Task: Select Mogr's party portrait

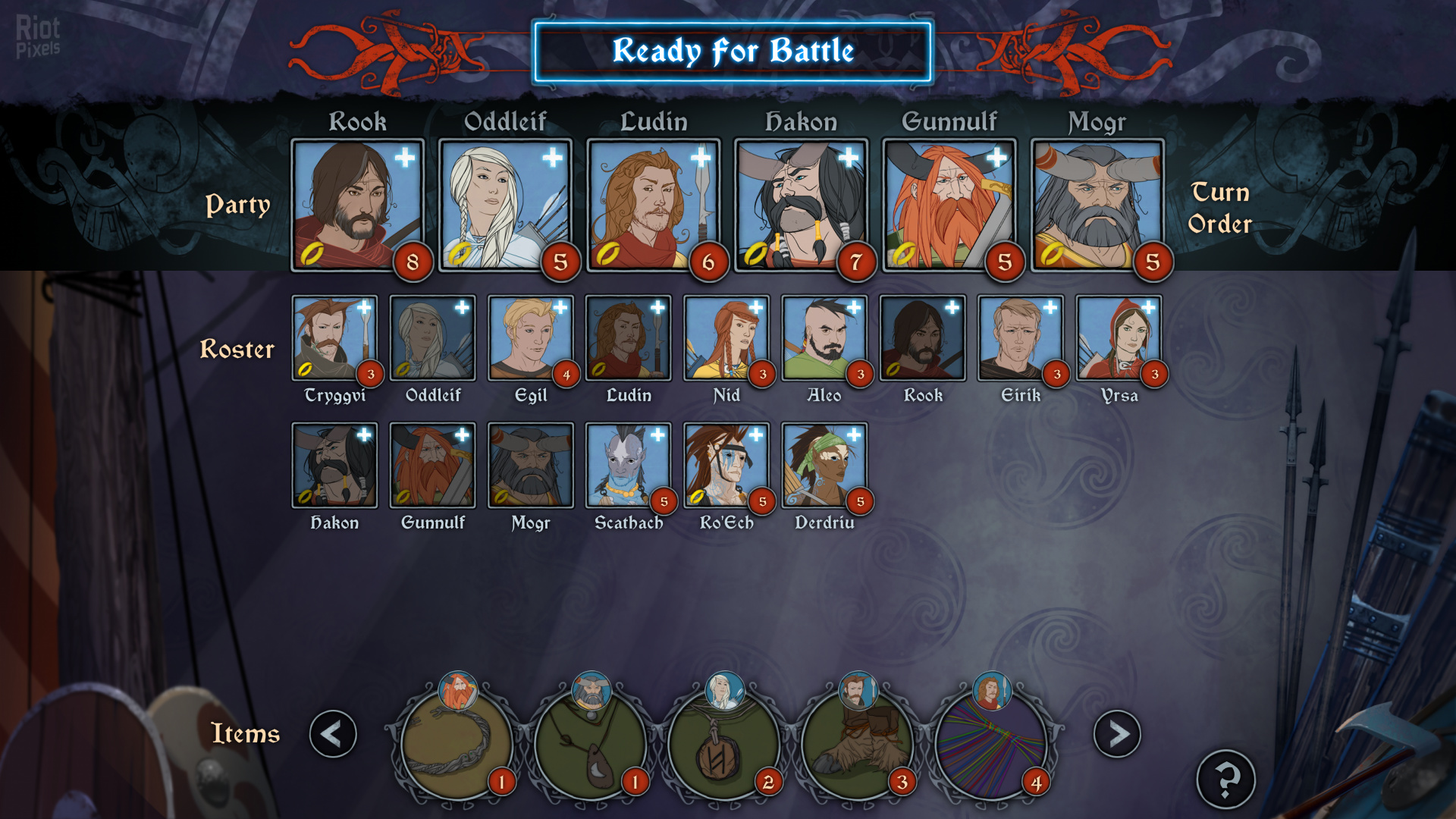Action: [1097, 205]
